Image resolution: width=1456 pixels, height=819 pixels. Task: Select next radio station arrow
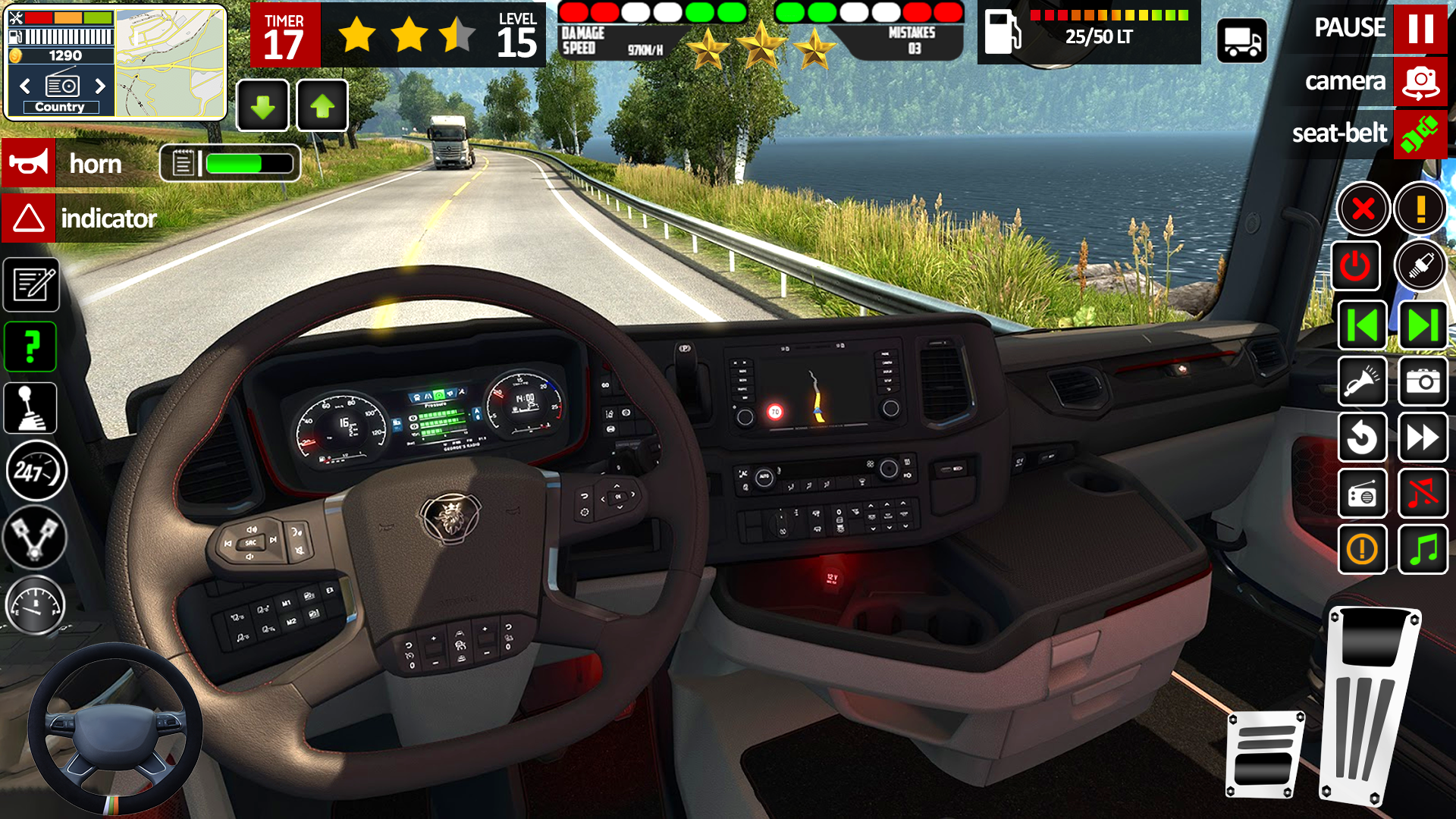(x=100, y=86)
